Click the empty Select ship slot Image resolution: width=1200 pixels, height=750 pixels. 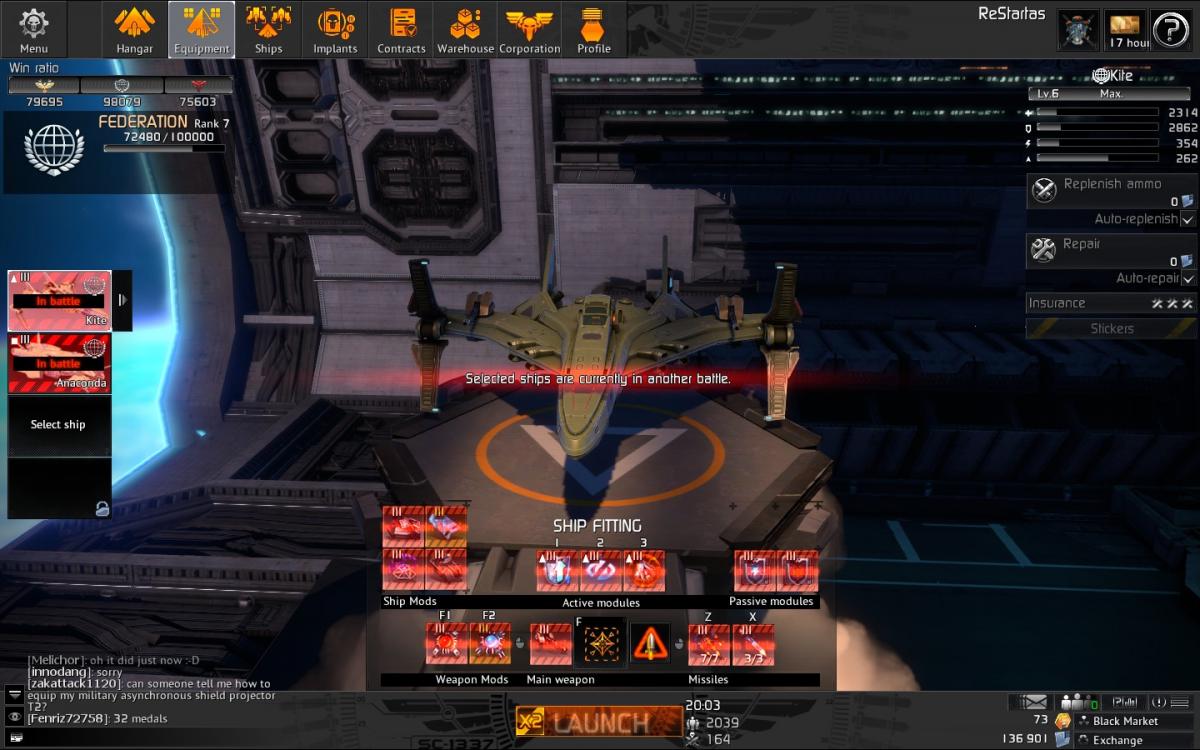coord(59,425)
